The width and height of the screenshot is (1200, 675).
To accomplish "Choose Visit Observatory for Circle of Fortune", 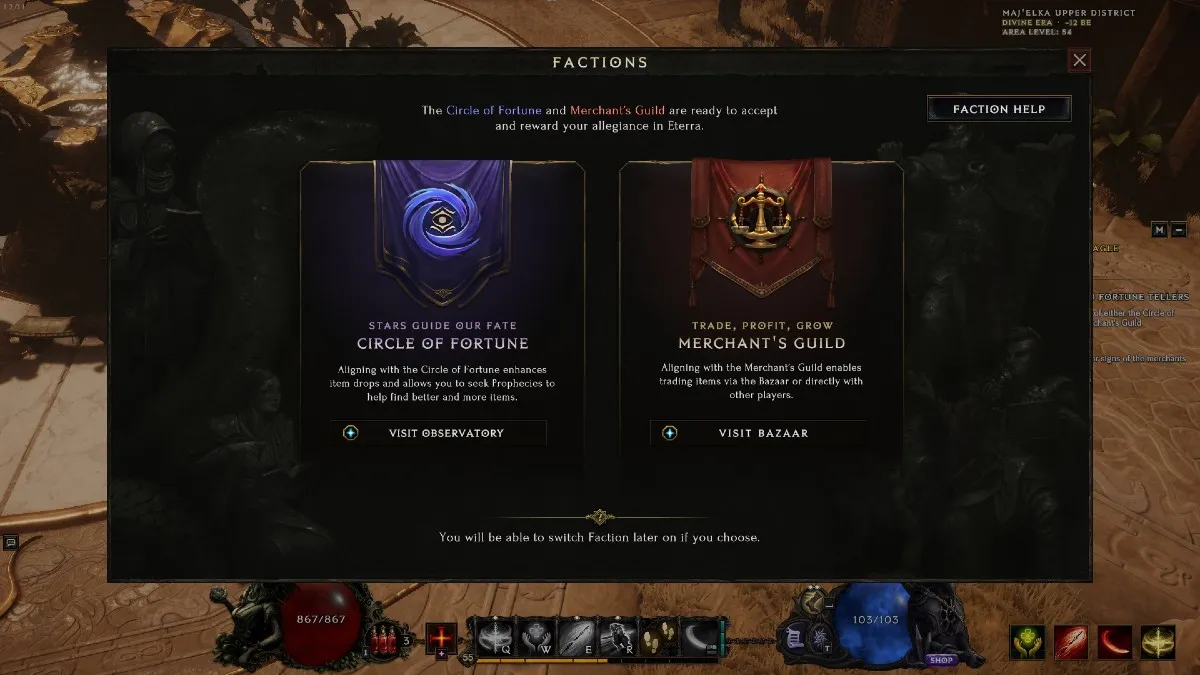I will (439, 433).
